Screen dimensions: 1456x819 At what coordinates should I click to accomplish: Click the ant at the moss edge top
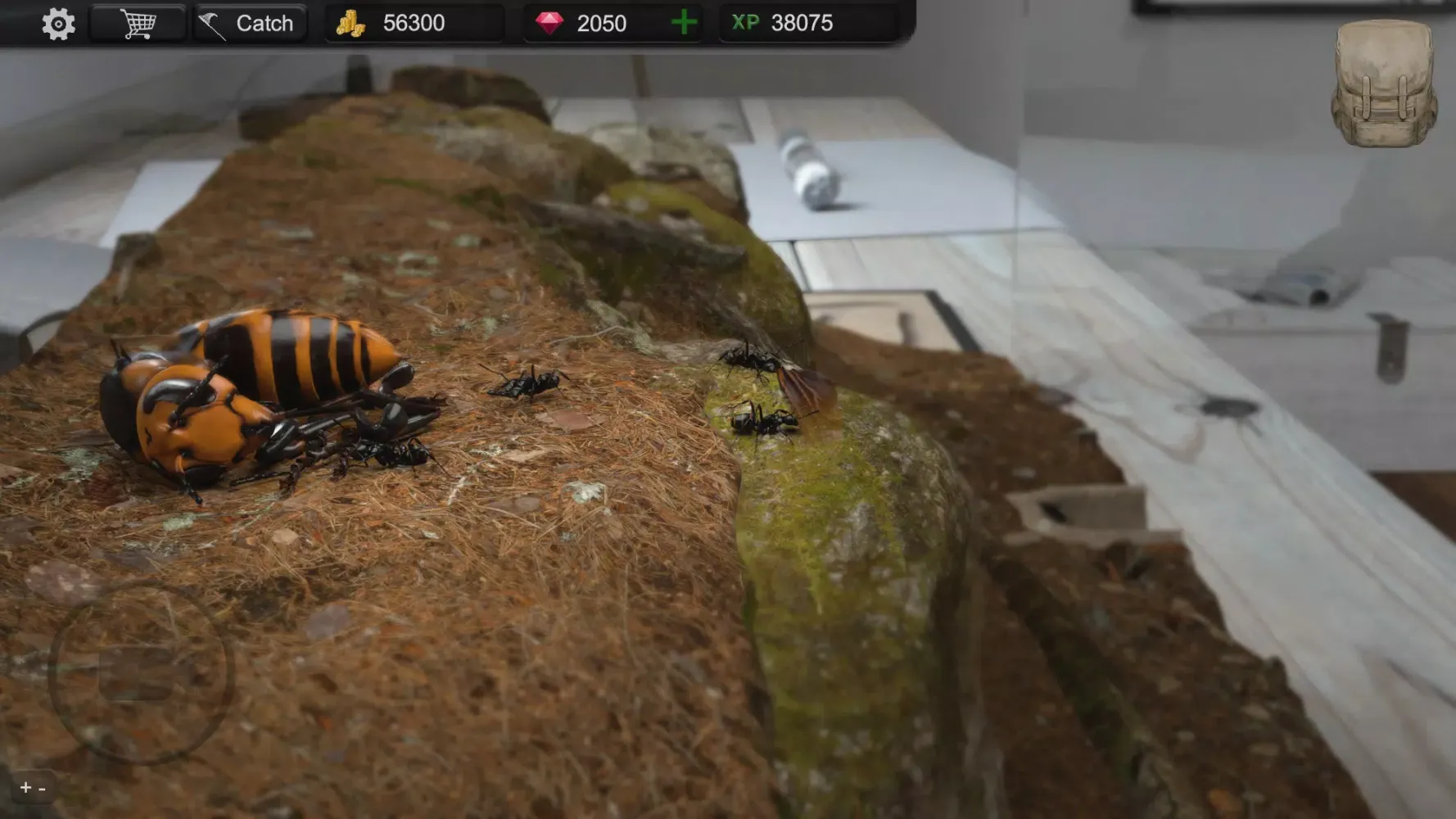tap(749, 358)
